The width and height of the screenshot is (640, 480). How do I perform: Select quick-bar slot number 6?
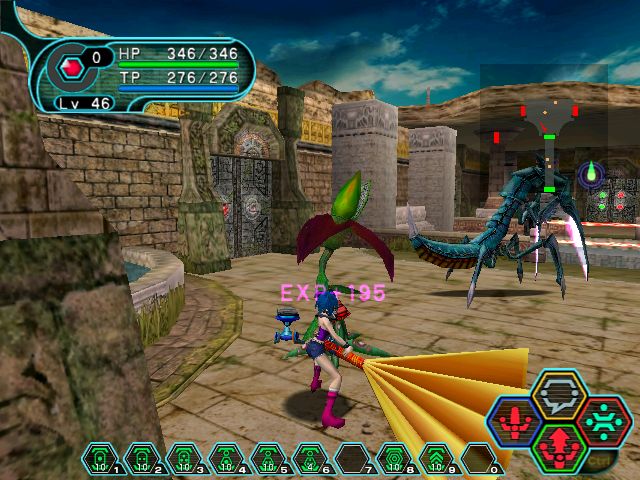(x=310, y=460)
